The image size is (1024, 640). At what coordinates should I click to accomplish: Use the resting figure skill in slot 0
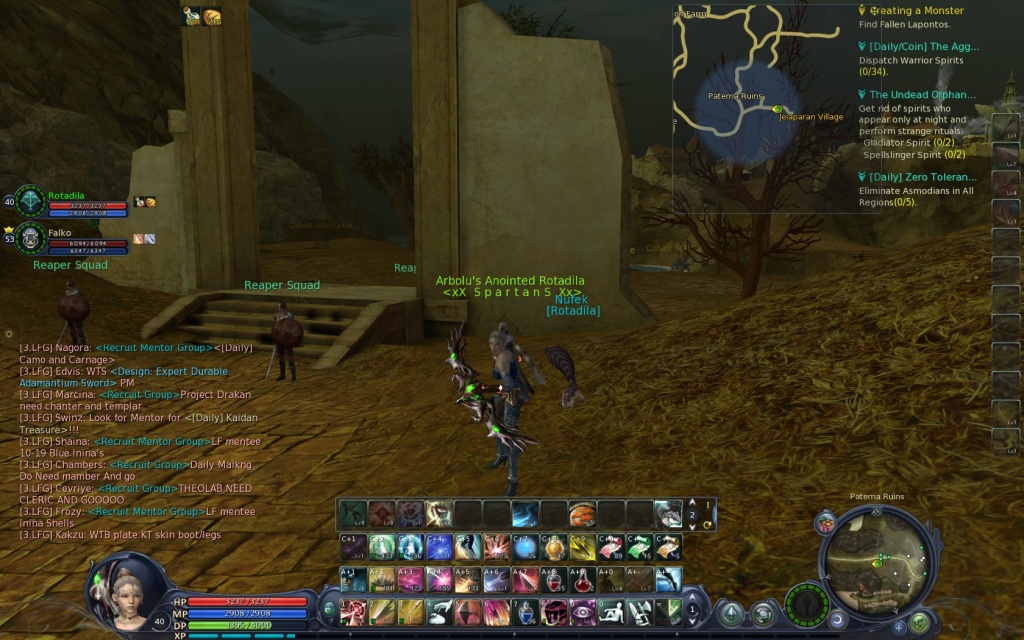[612, 610]
